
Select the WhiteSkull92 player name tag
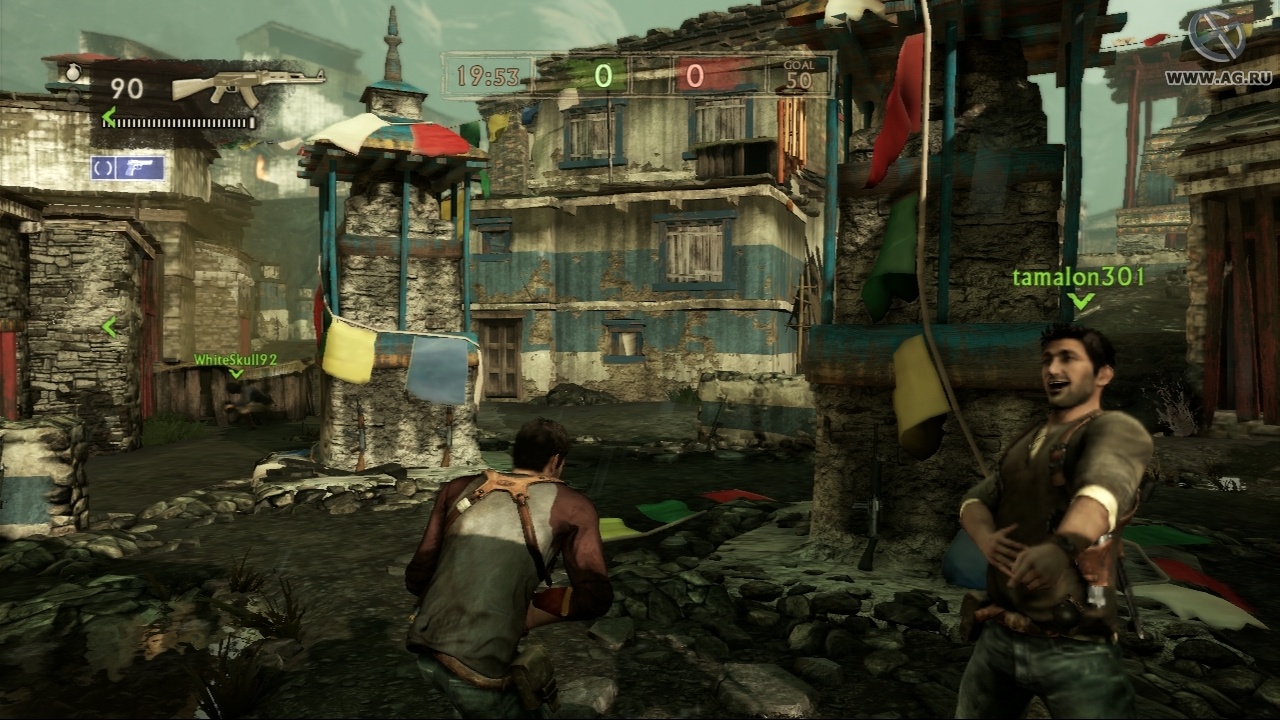pos(235,359)
